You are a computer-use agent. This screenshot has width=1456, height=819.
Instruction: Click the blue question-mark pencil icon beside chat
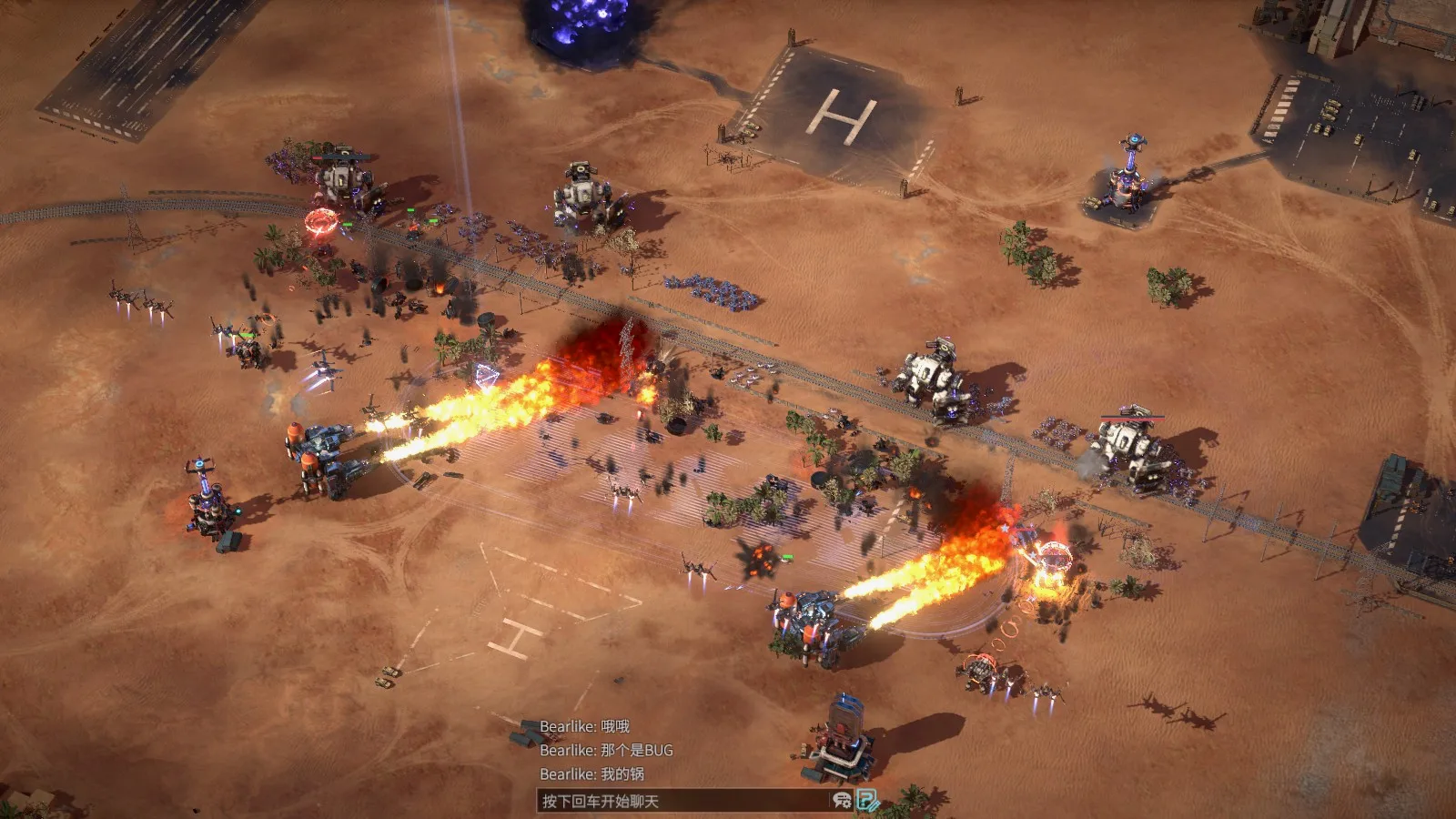pyautogui.click(x=868, y=801)
